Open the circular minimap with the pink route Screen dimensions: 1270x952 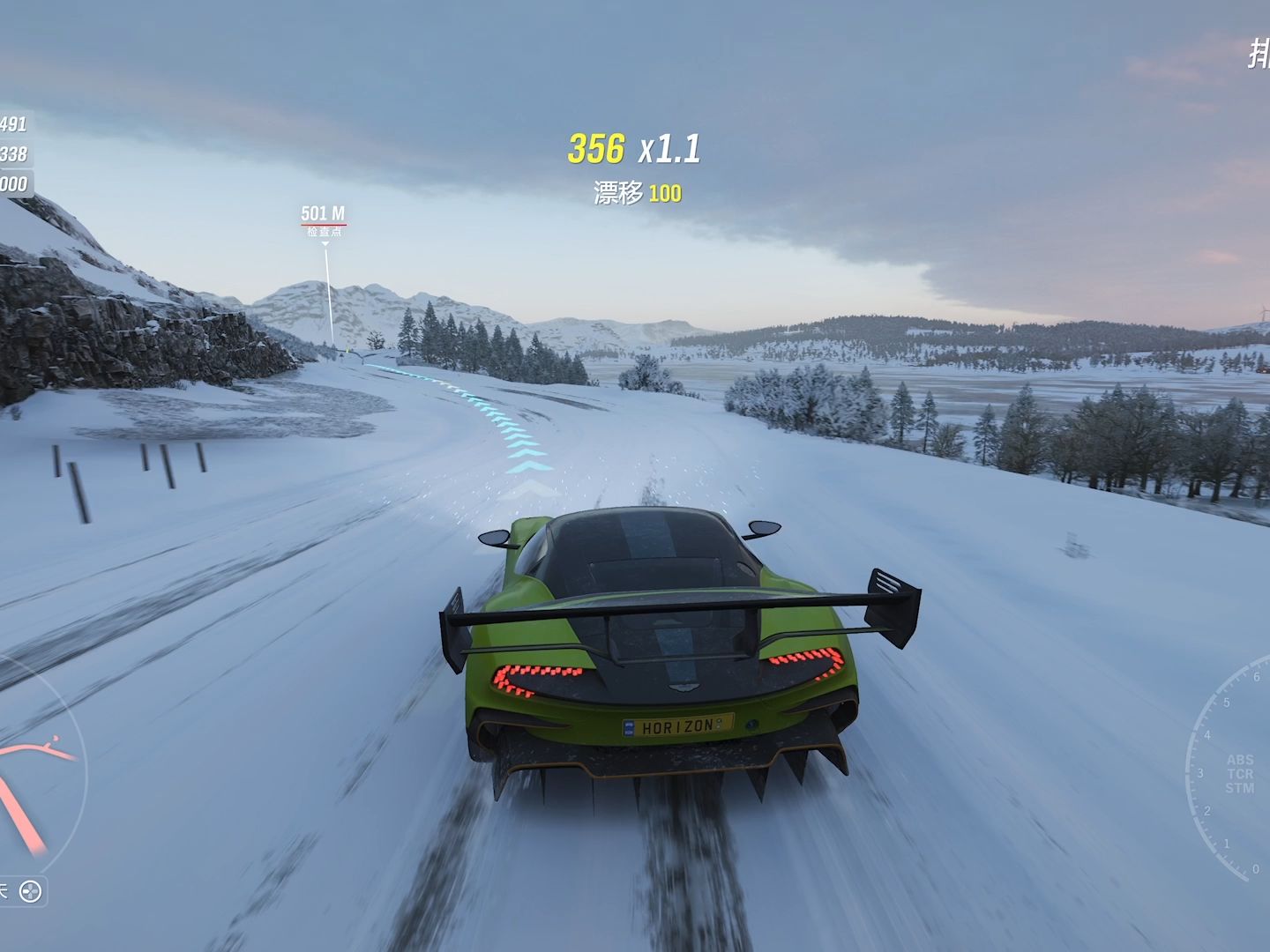click(x=34, y=776)
